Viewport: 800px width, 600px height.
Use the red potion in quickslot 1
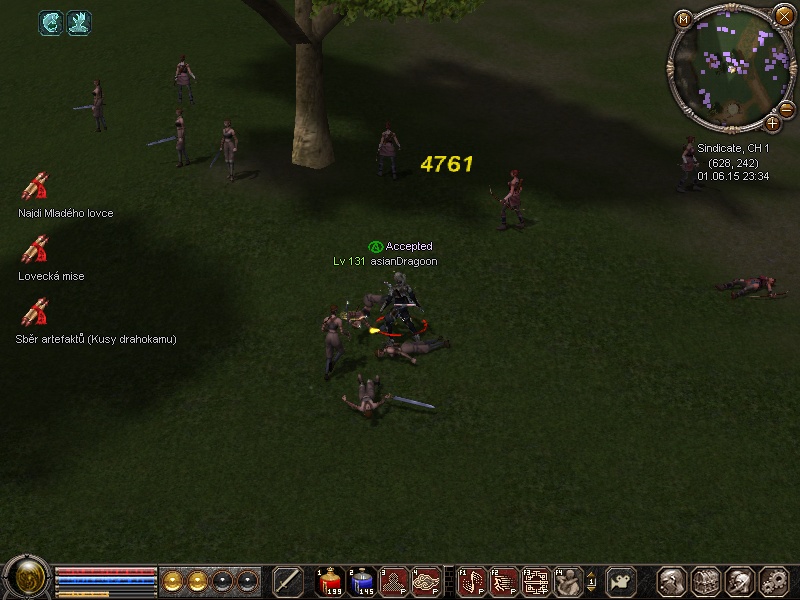coord(331,581)
